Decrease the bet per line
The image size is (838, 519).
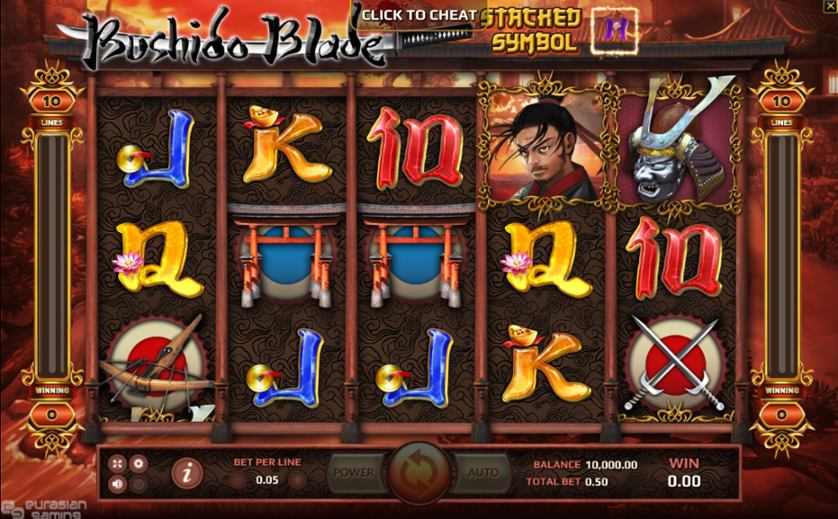235,481
